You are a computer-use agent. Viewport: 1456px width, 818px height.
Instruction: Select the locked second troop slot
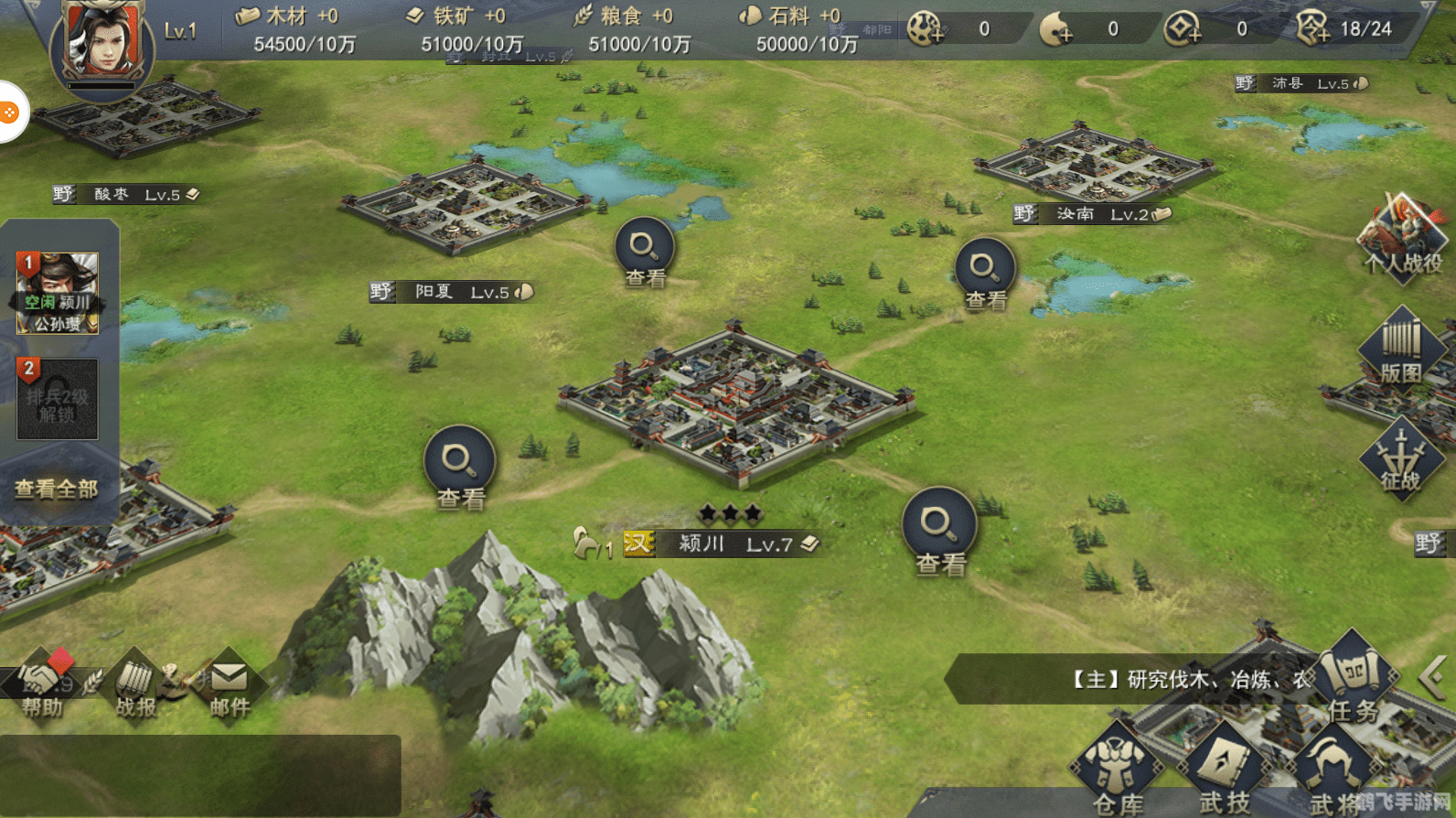(x=57, y=399)
